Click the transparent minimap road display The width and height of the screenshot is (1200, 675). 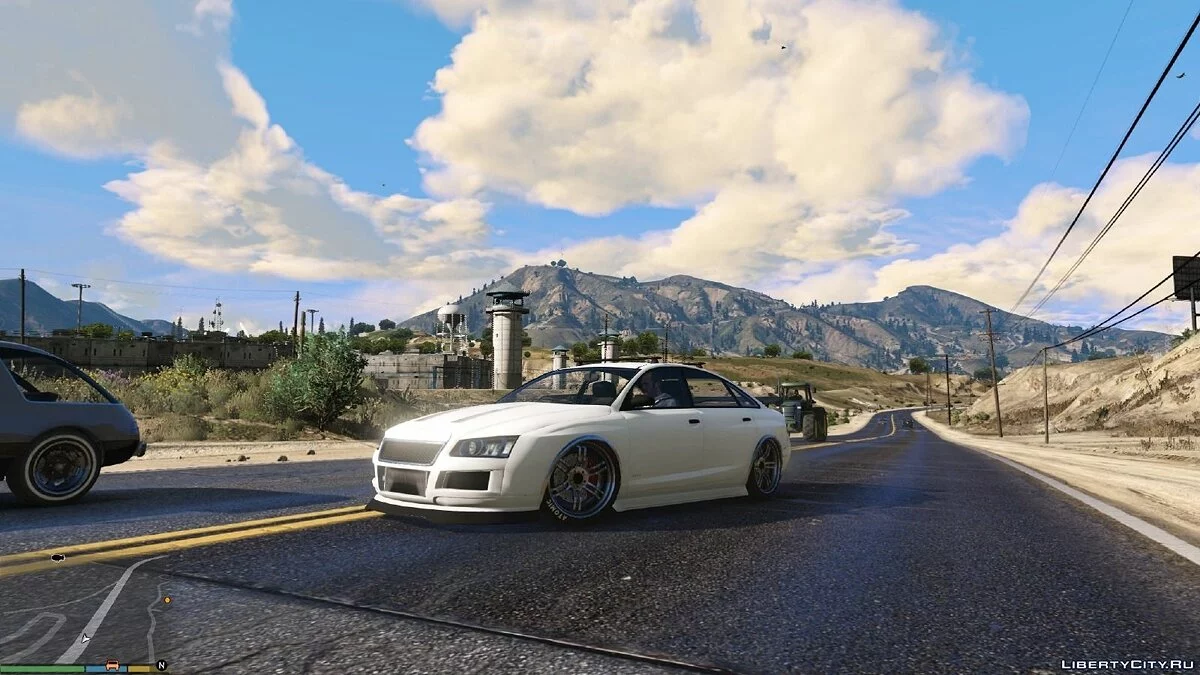[84, 608]
